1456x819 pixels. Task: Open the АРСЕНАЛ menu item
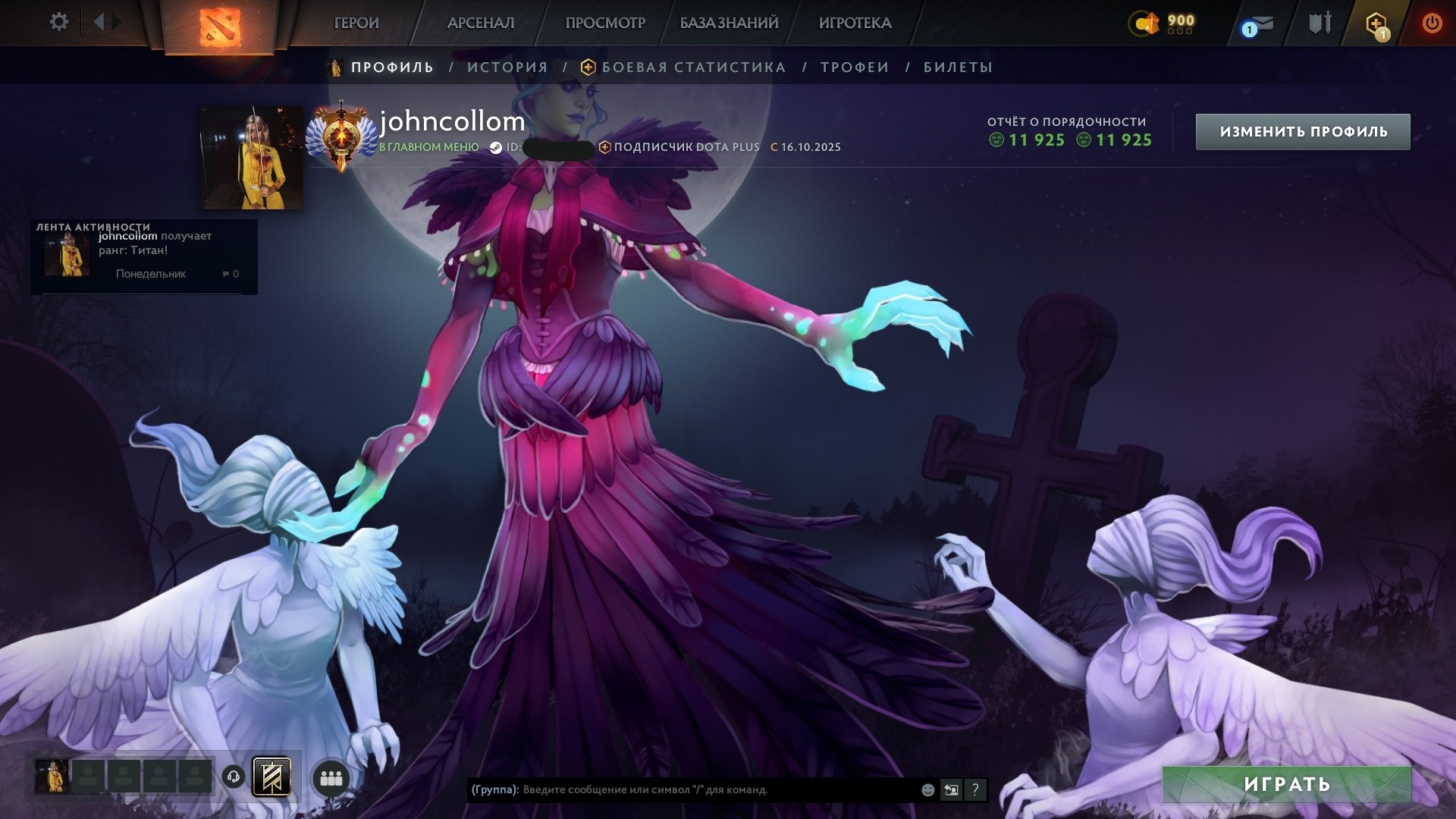[481, 24]
